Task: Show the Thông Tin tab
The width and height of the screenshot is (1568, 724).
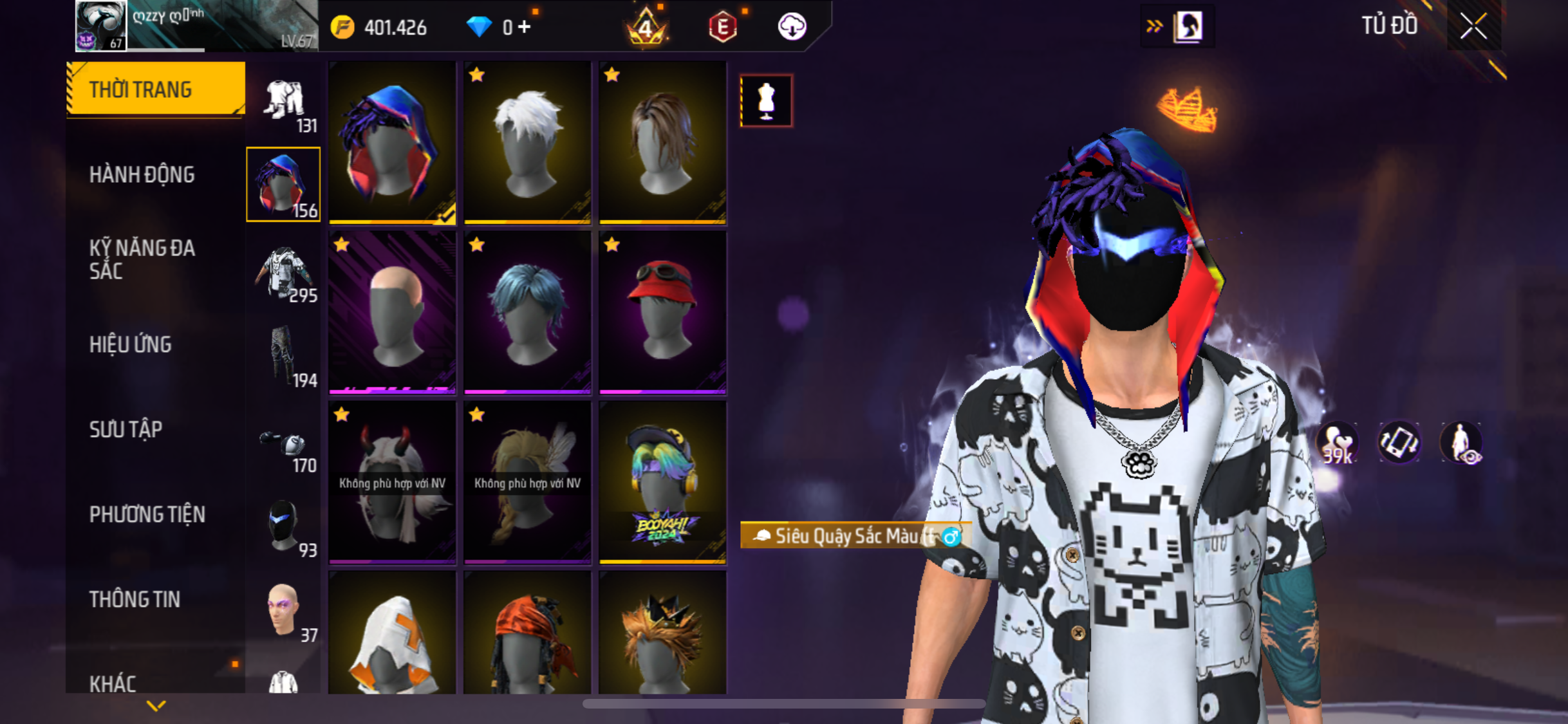Action: tap(135, 599)
